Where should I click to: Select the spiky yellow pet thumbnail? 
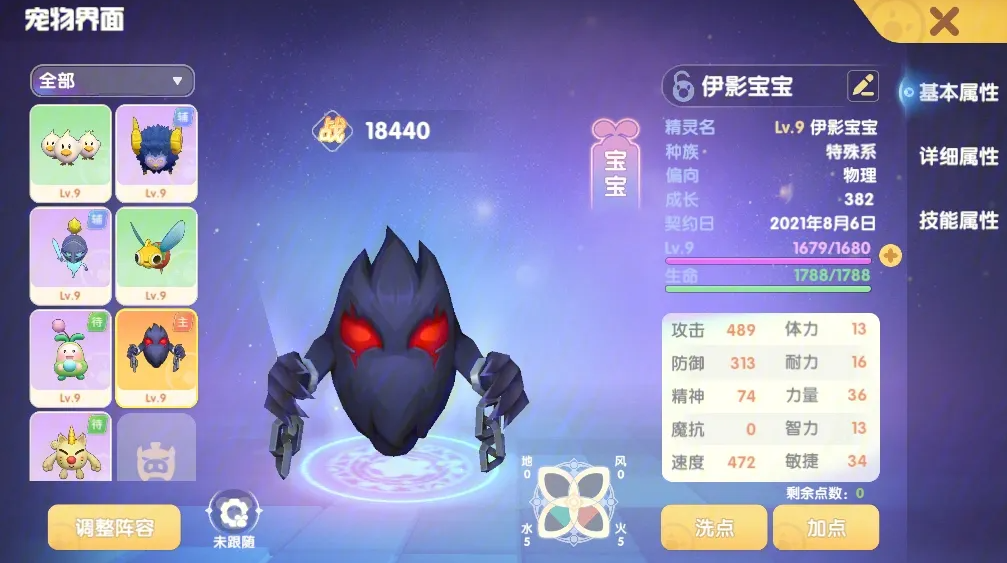pyautogui.click(x=70, y=448)
